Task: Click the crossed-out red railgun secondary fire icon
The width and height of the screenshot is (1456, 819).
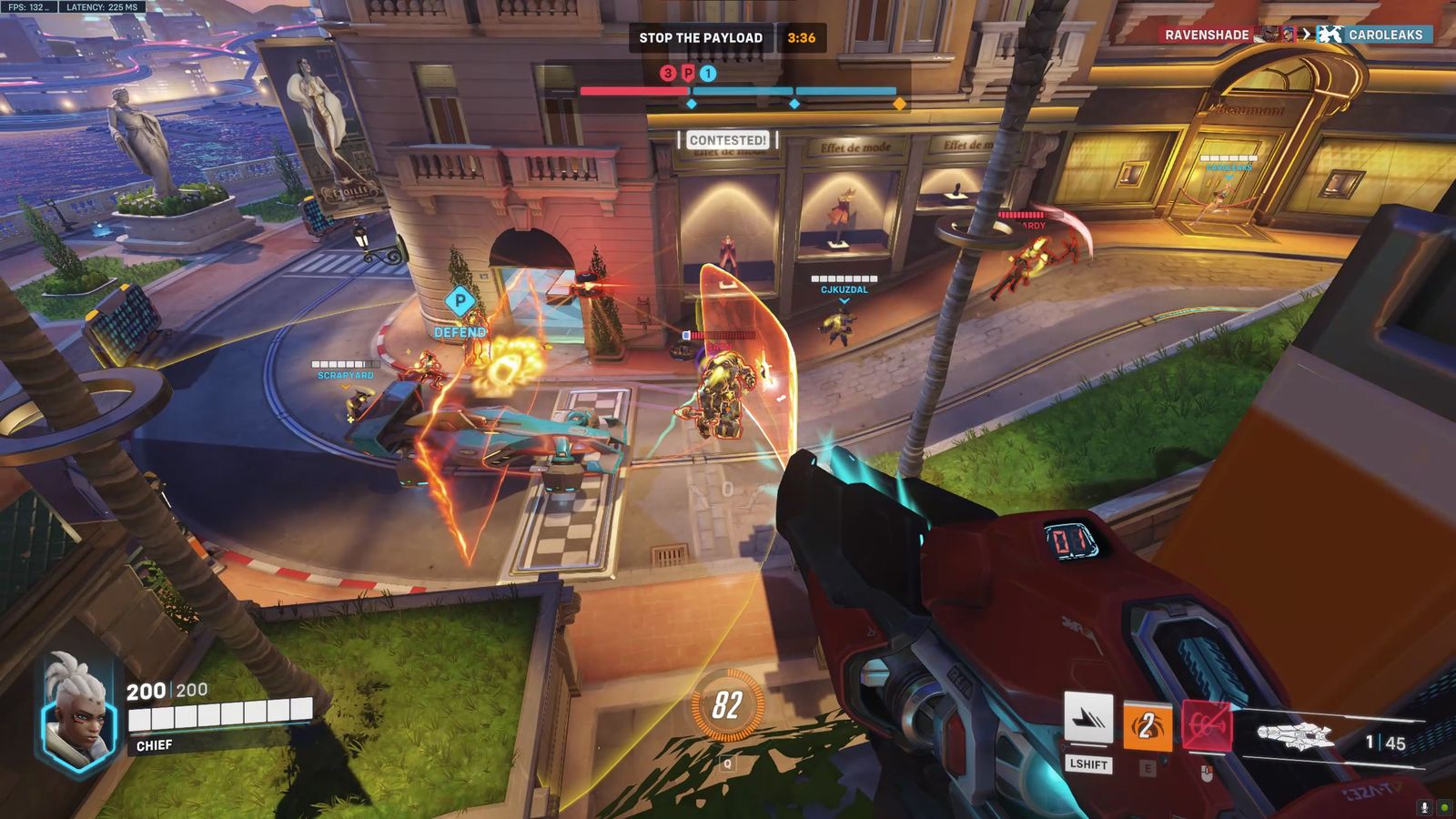Action: (1206, 727)
